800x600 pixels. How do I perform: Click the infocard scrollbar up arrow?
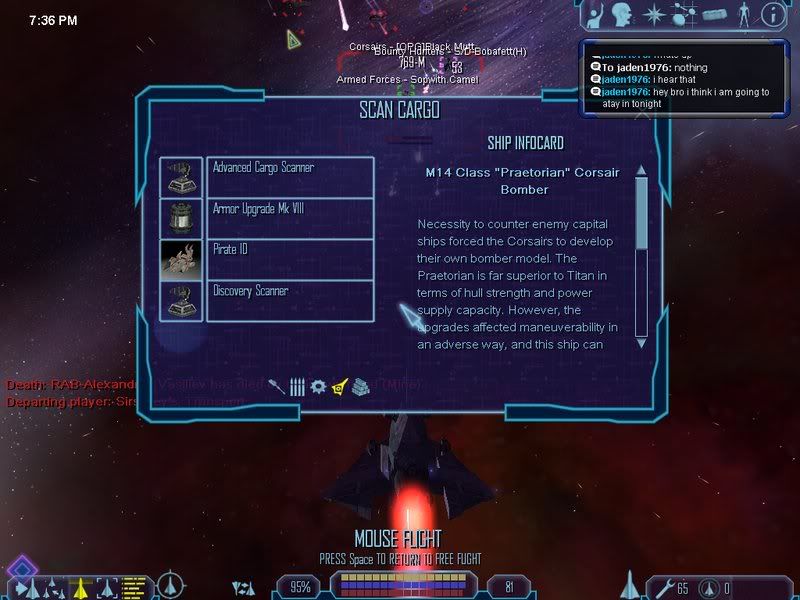tap(641, 170)
